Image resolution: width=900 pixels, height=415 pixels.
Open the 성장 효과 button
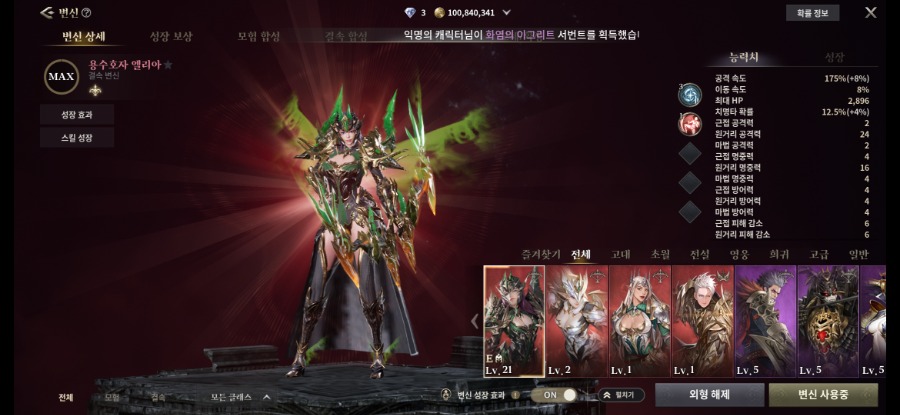point(76,115)
